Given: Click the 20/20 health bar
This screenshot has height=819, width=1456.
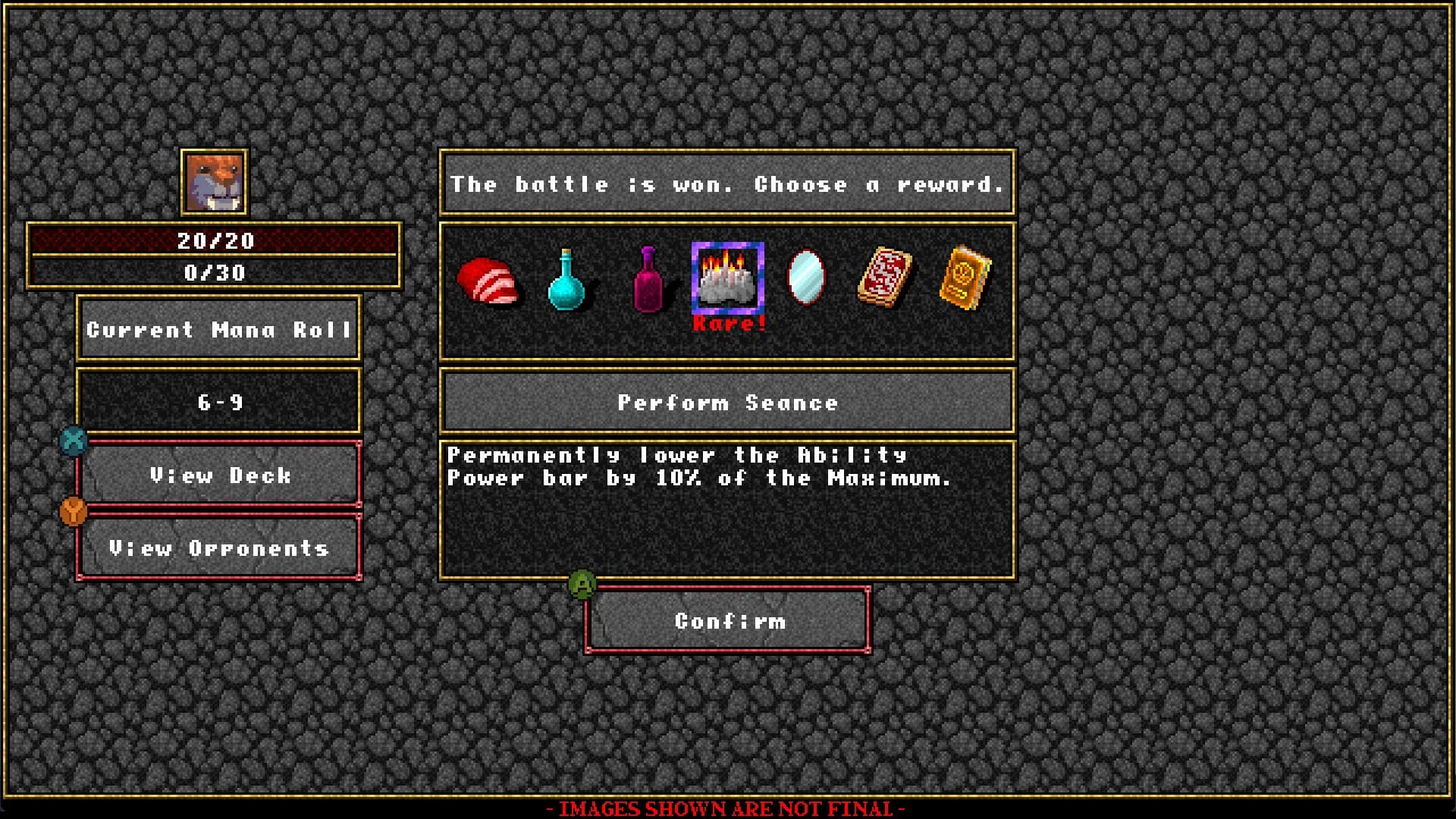Looking at the screenshot, I should click(x=215, y=241).
